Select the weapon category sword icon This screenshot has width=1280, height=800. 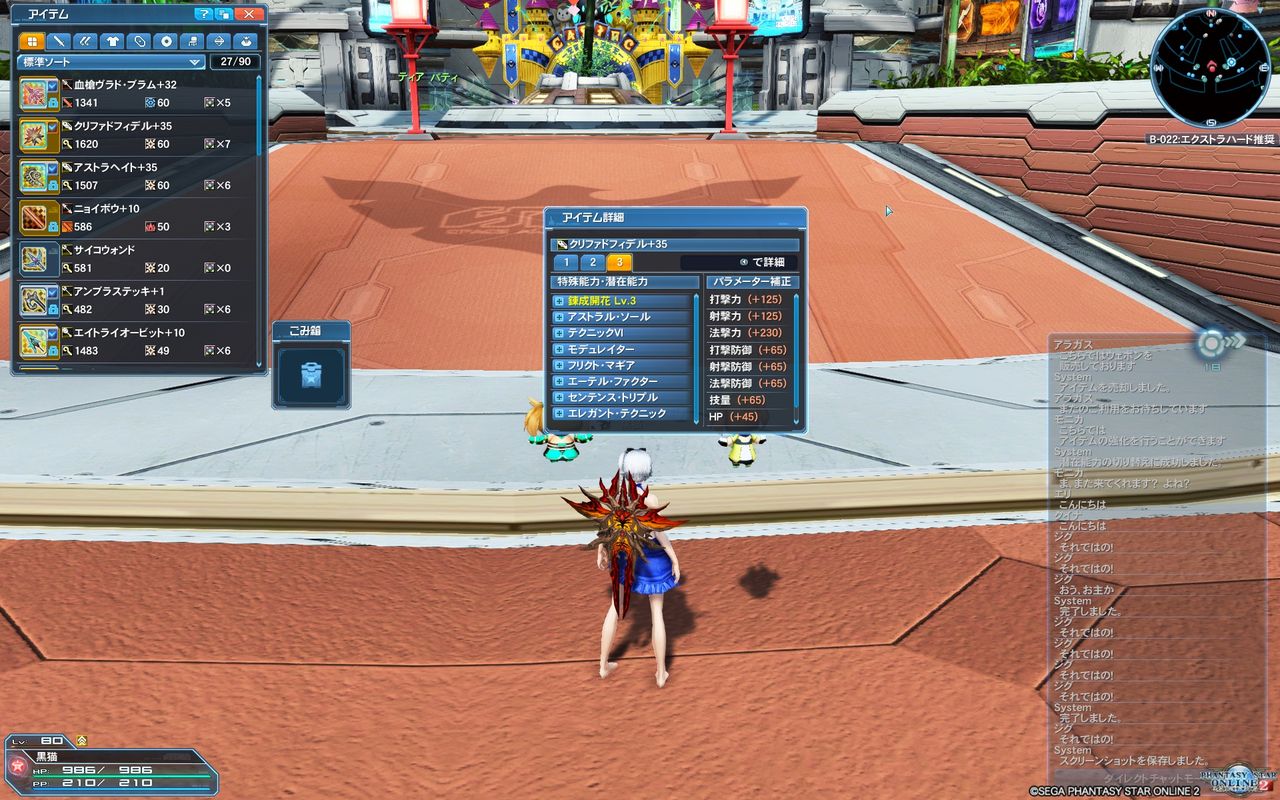click(x=61, y=41)
